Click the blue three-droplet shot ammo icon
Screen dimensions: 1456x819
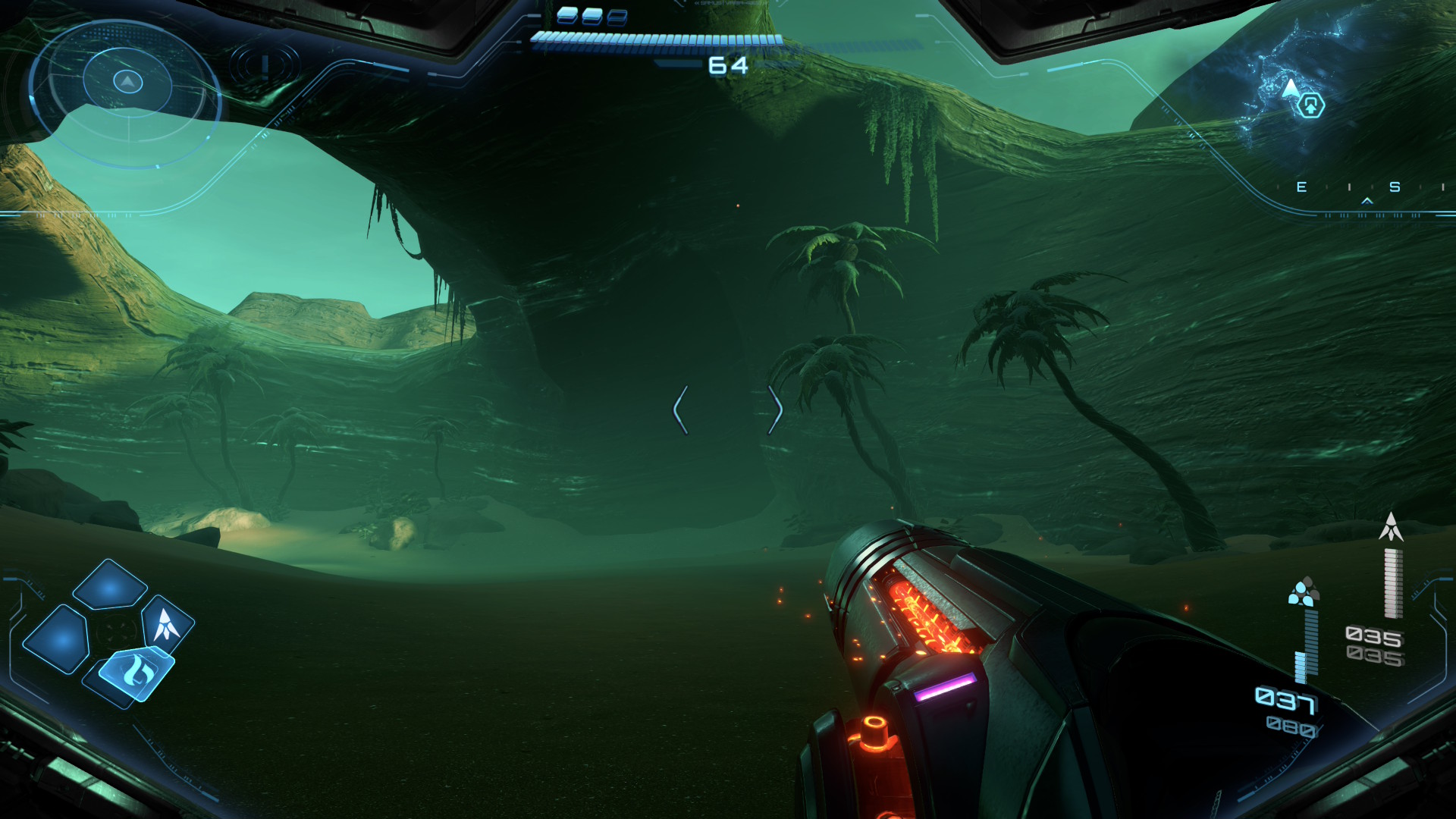[x=1303, y=592]
